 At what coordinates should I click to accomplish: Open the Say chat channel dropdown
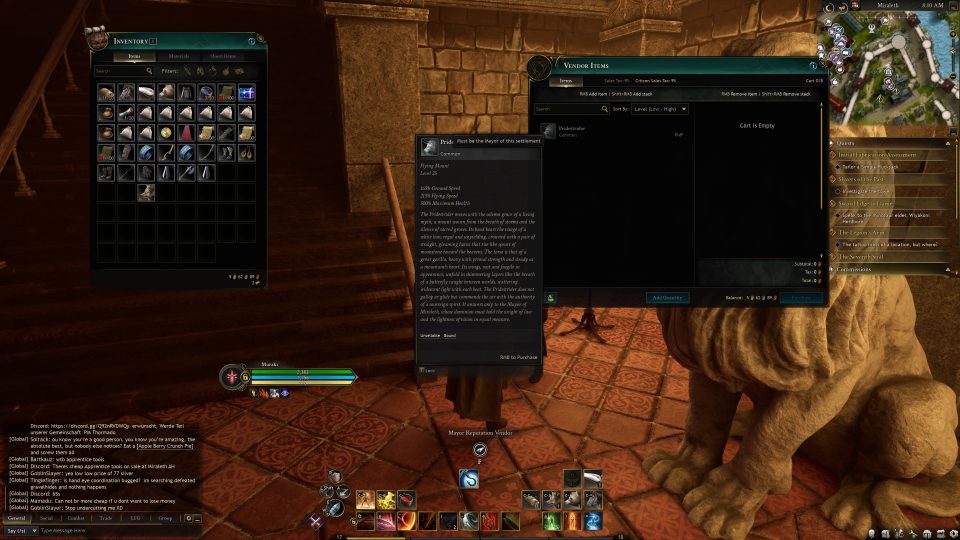20,530
